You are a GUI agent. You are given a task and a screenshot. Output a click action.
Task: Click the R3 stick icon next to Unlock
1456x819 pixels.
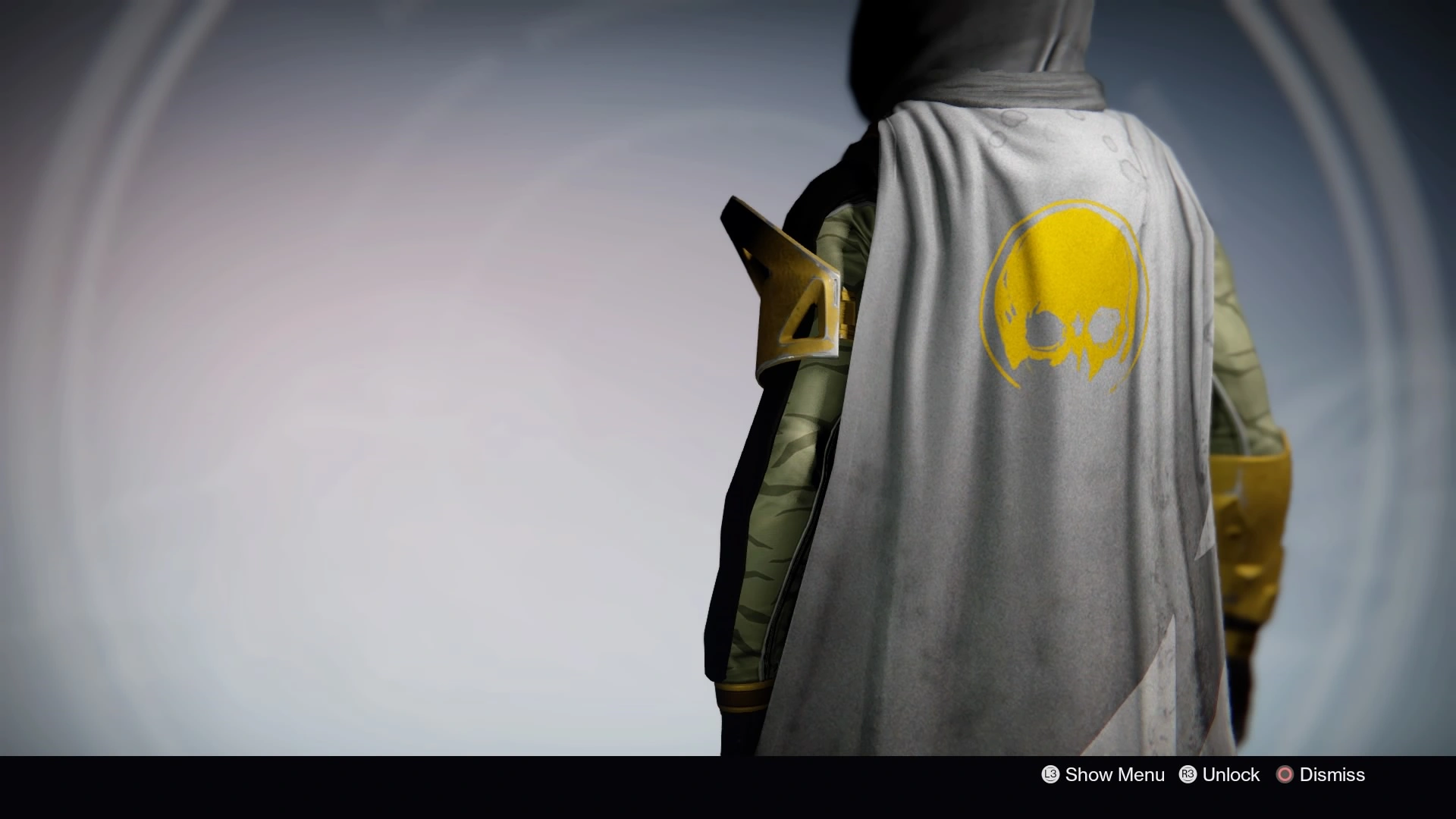[1188, 773]
